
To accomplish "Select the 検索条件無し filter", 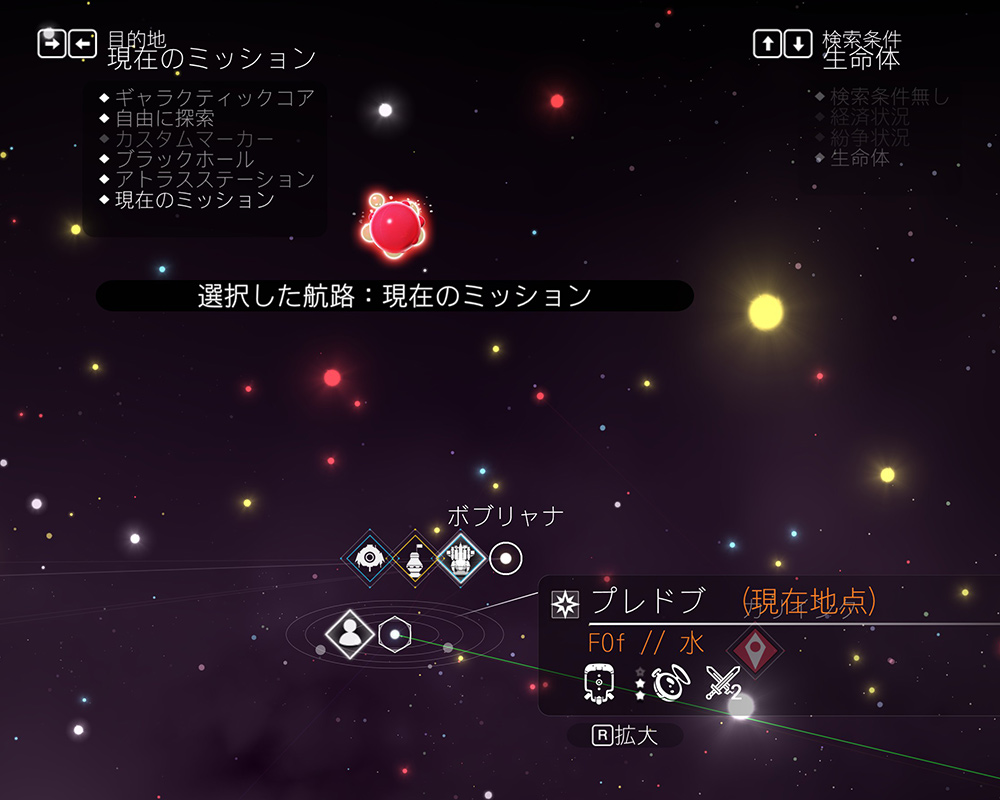I will pos(889,97).
